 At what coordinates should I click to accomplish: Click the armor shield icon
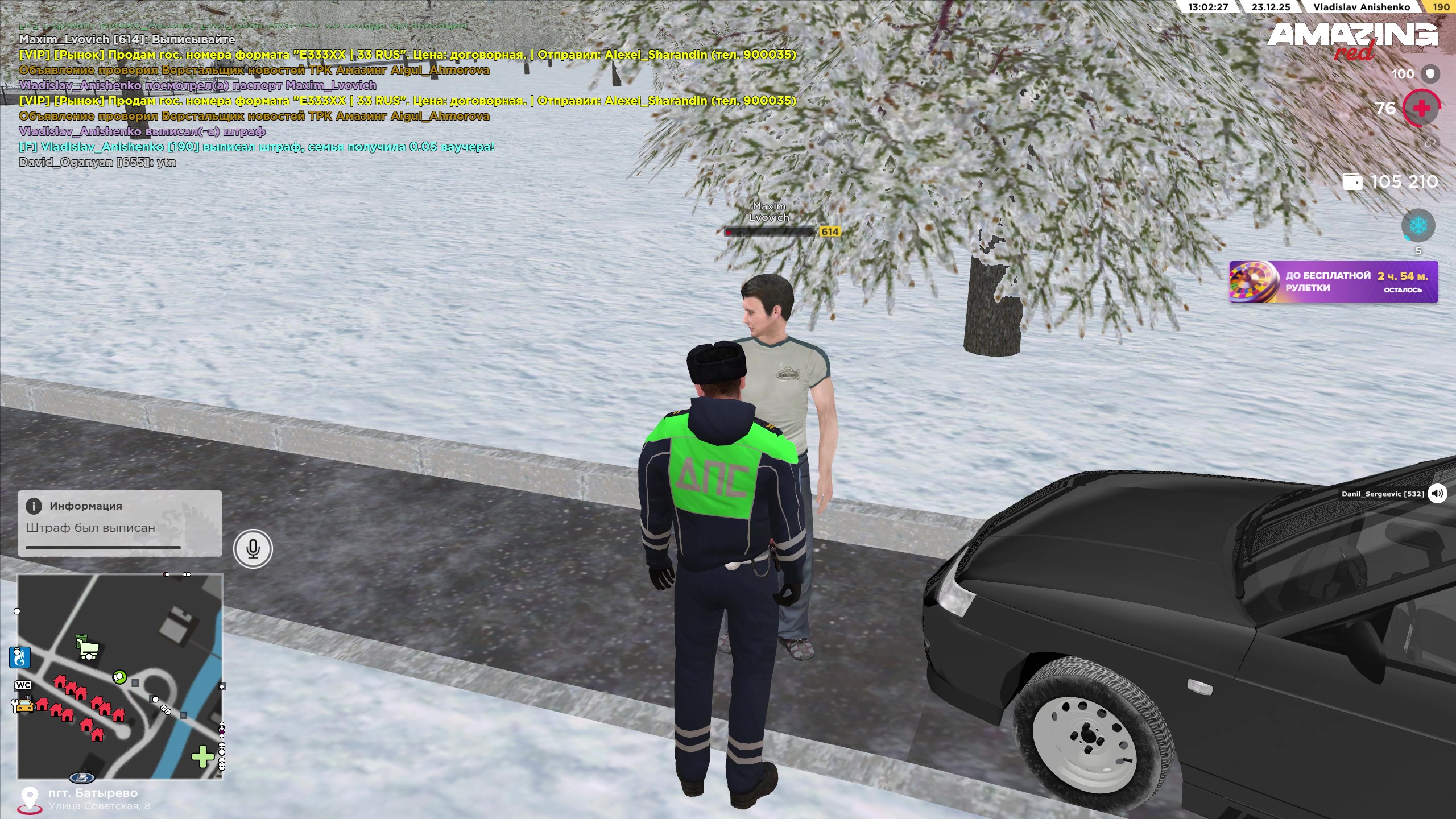pos(1430,73)
